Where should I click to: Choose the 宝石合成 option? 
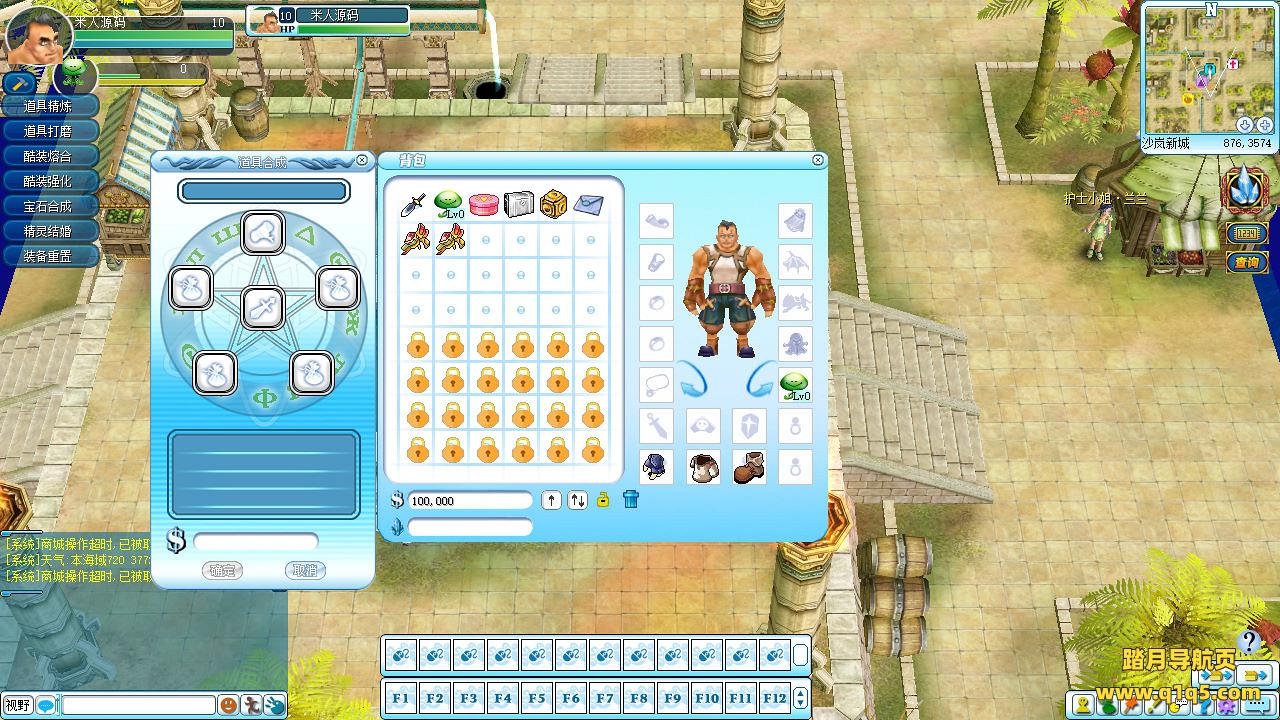pyautogui.click(x=48, y=206)
